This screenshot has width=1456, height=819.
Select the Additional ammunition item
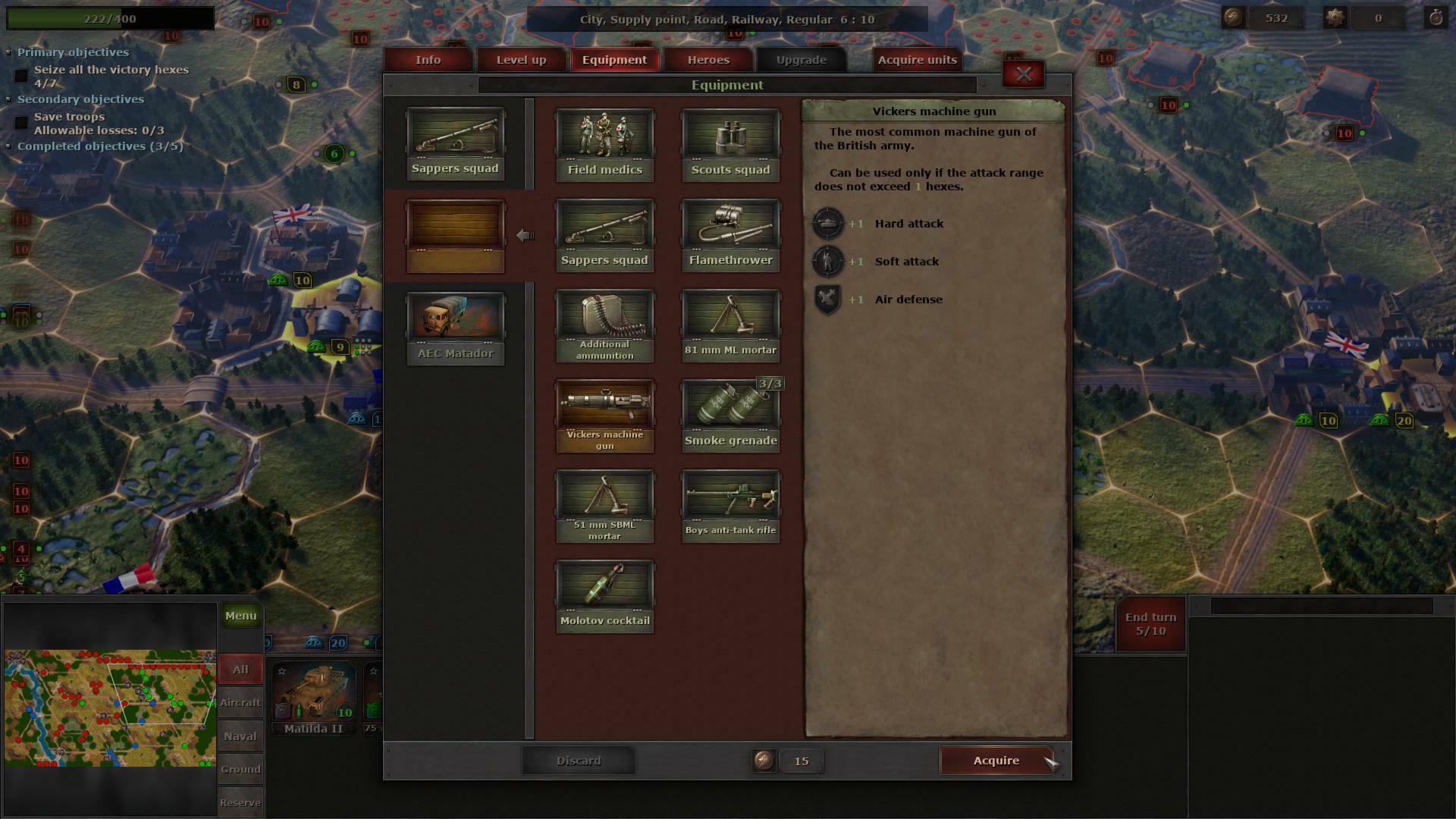coord(604,318)
